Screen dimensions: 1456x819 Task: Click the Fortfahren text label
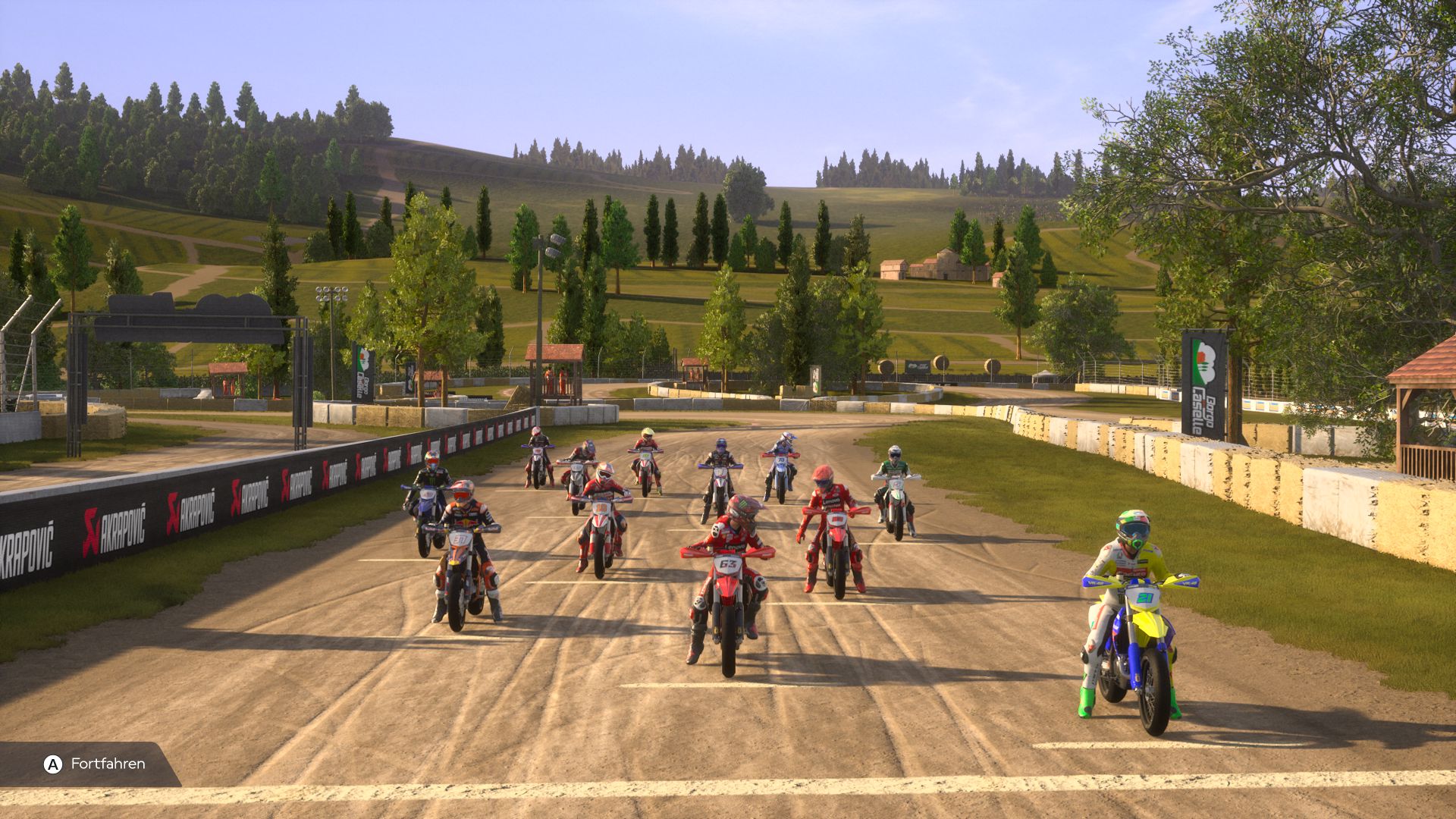tap(108, 765)
